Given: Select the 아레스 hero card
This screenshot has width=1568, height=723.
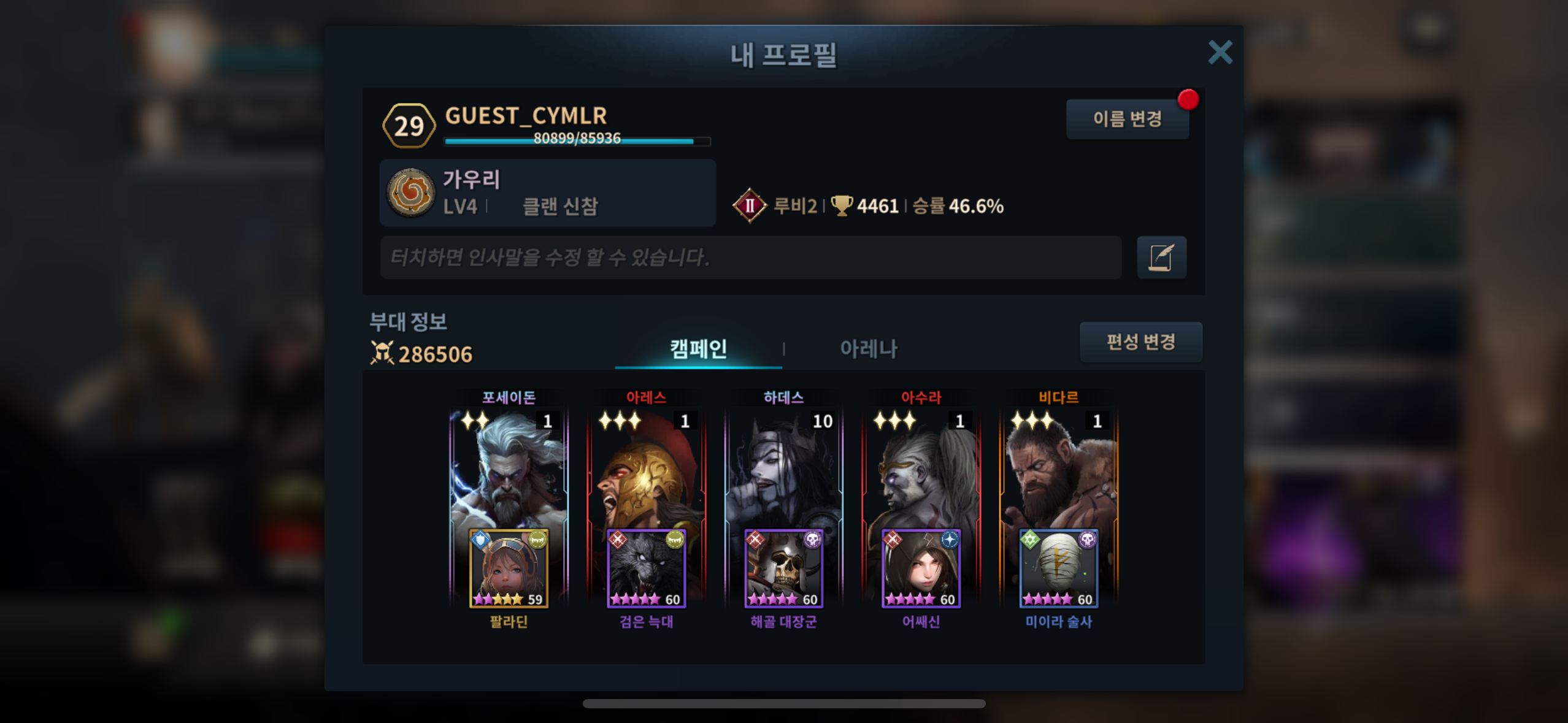Looking at the screenshot, I should (x=646, y=466).
